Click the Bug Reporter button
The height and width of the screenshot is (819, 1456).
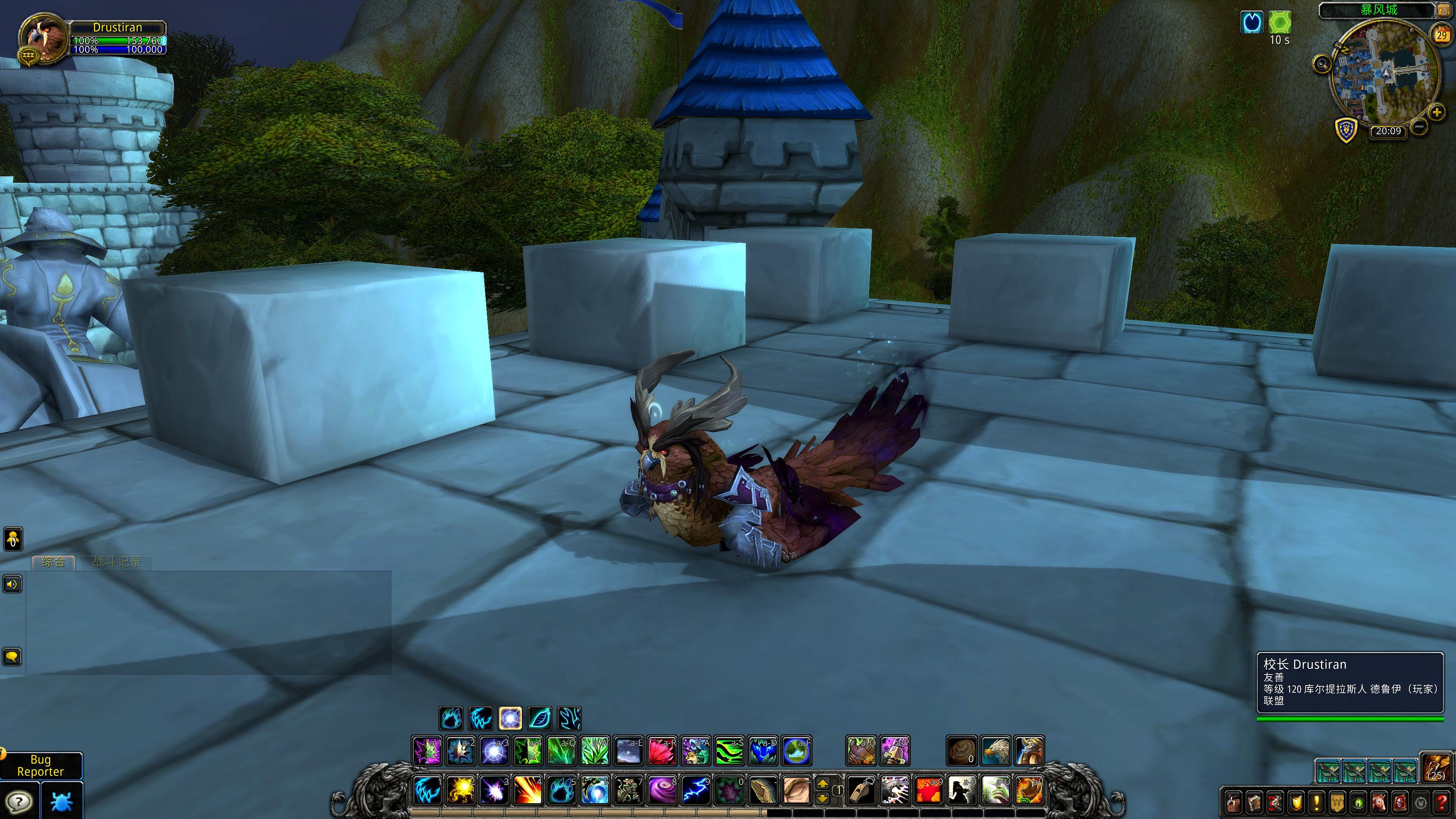click(x=41, y=766)
